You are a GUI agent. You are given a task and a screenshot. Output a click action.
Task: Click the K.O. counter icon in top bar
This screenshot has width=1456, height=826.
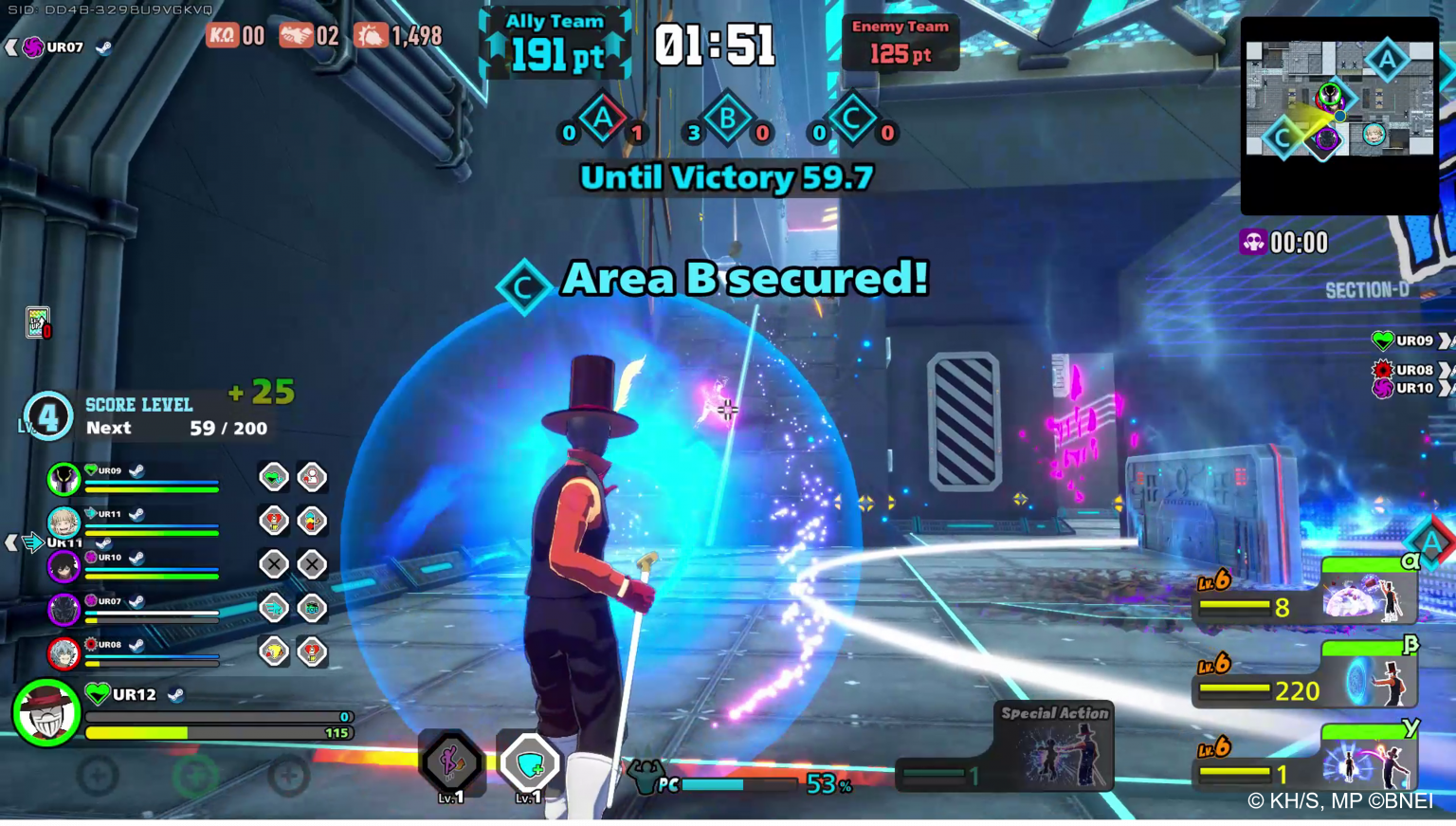pyautogui.click(x=220, y=36)
